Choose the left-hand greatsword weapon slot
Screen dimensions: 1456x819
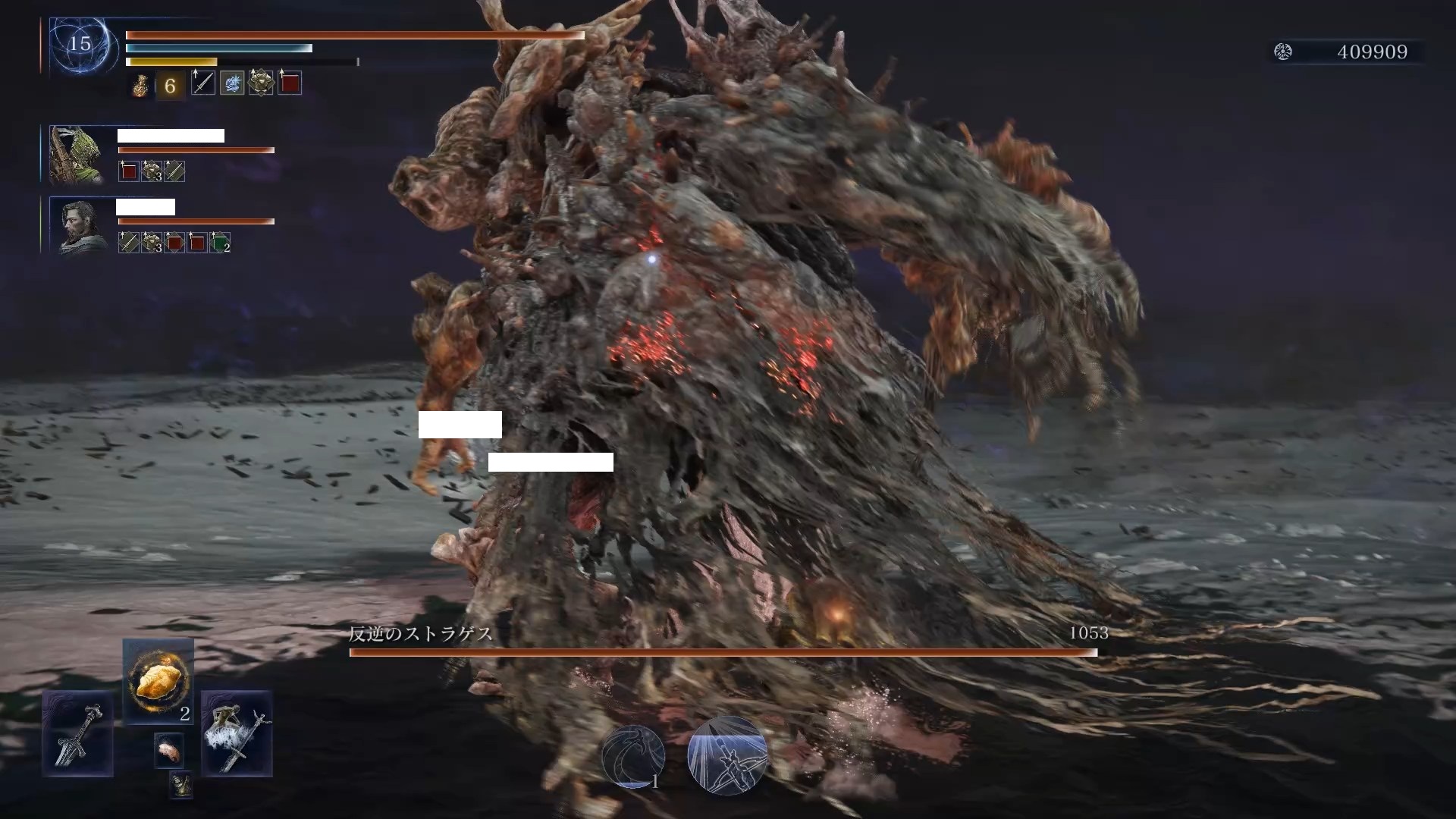pos(77,733)
